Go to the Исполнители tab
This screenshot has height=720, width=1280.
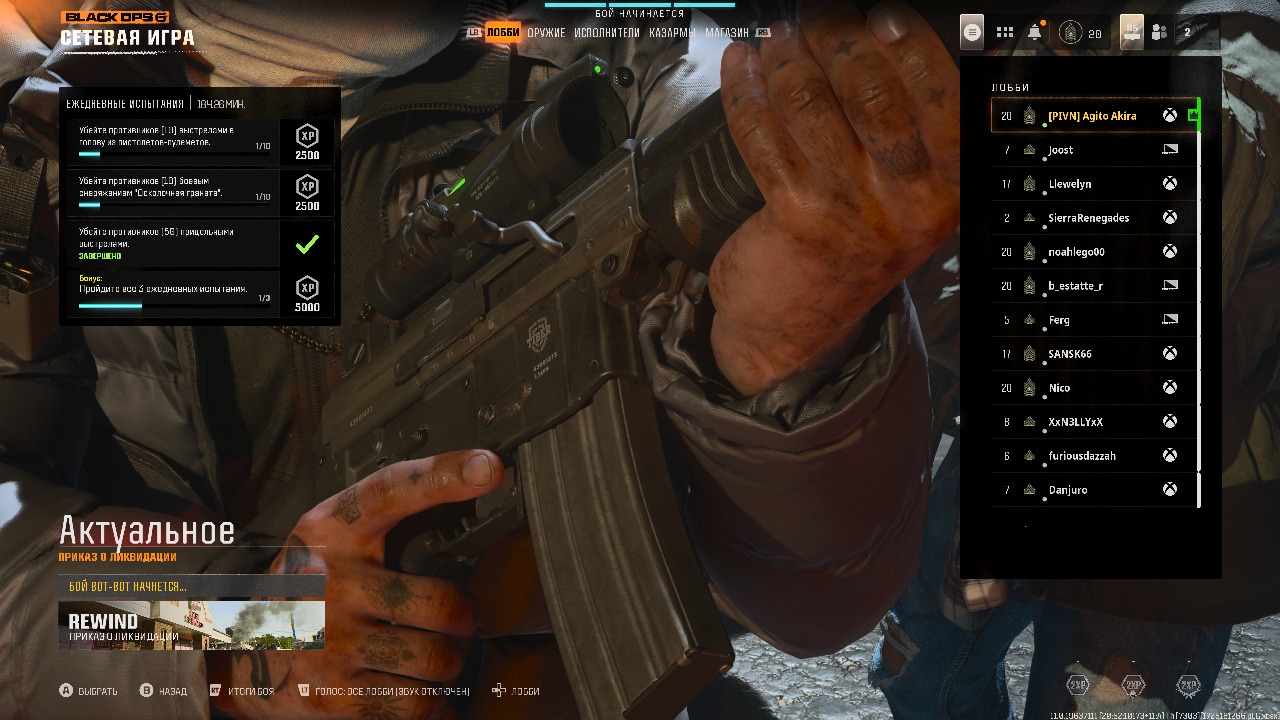(x=607, y=33)
